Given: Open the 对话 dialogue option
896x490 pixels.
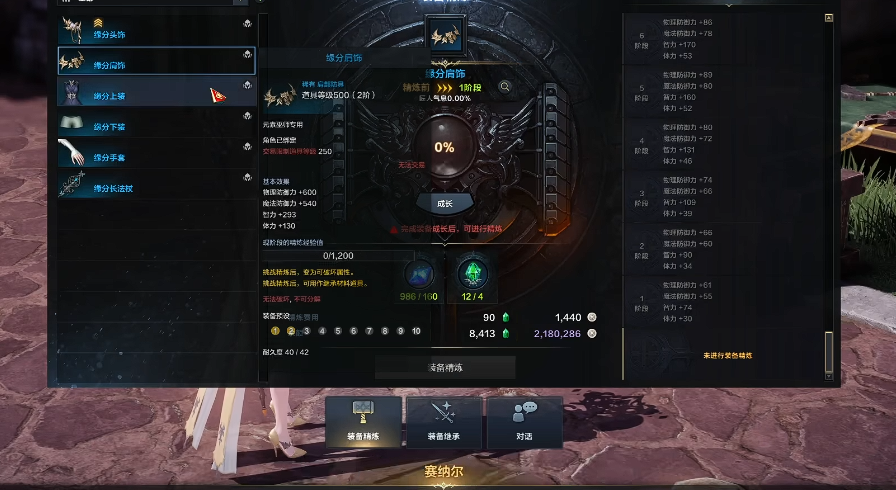Looking at the screenshot, I should pos(524,422).
